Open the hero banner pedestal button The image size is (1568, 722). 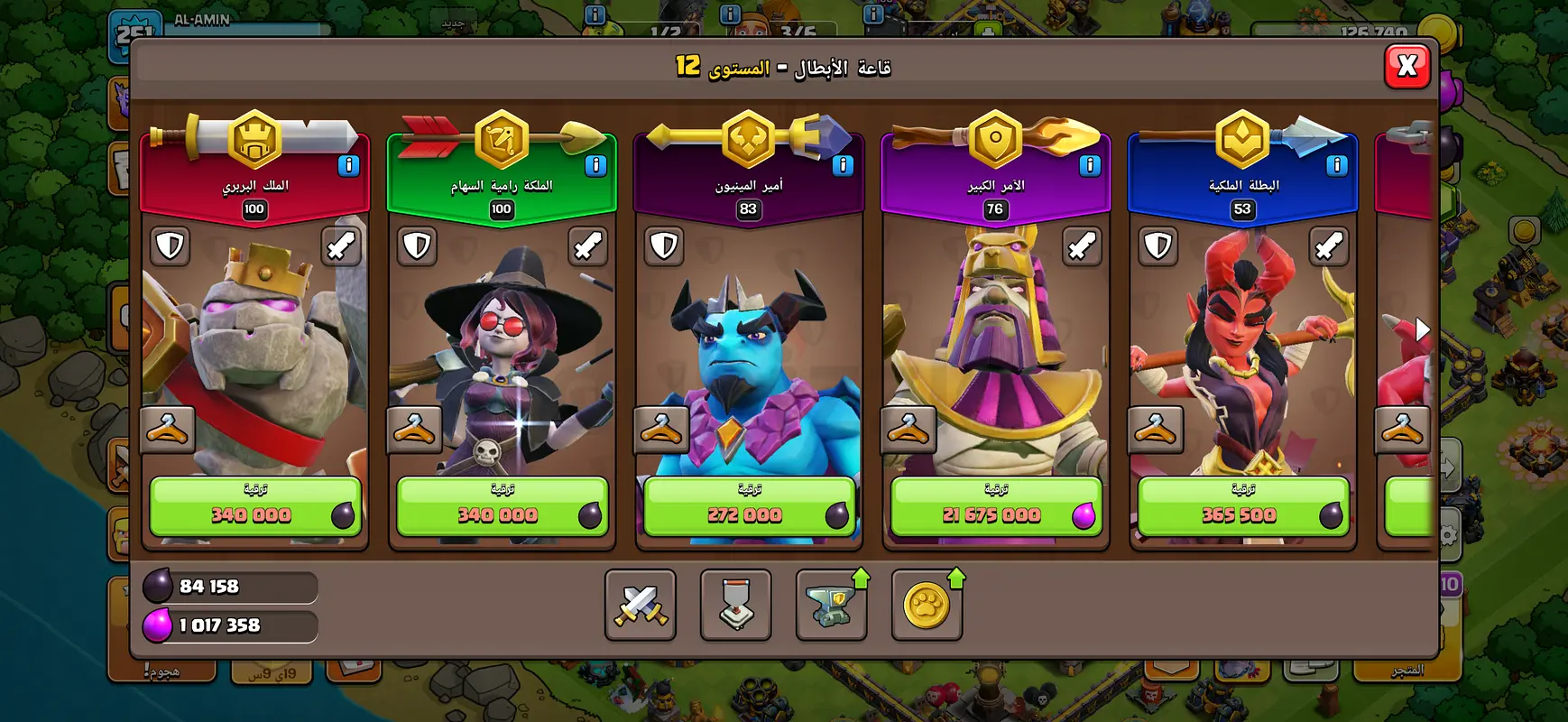(x=736, y=605)
